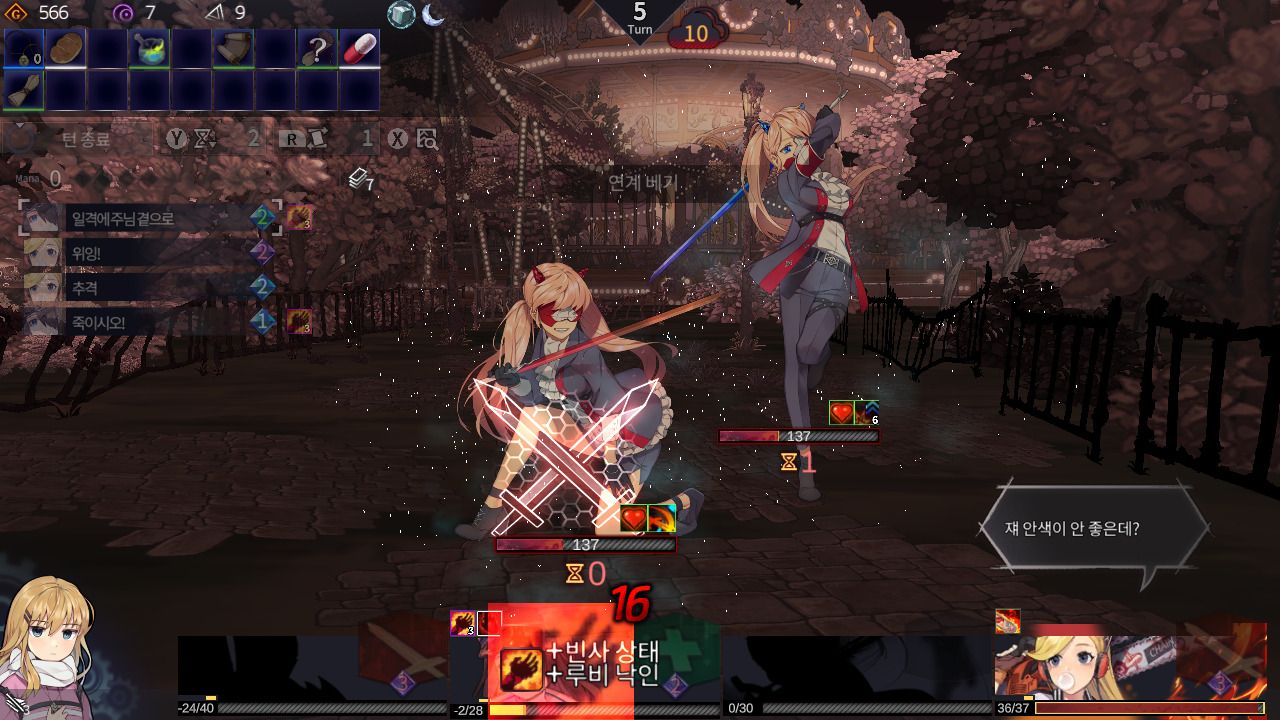Screen dimensions: 1280x720
Task: Select the bread item slot
Action: pos(66,48)
